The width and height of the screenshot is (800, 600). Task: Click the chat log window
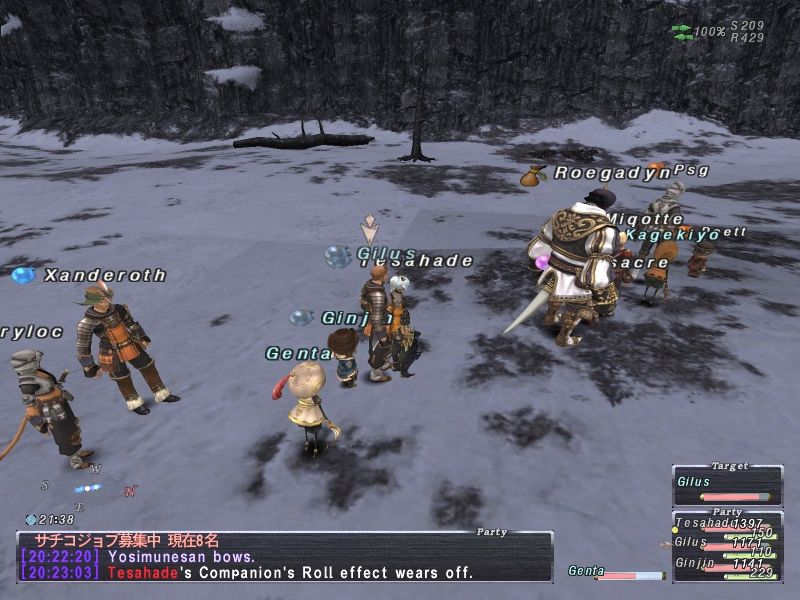(285, 557)
